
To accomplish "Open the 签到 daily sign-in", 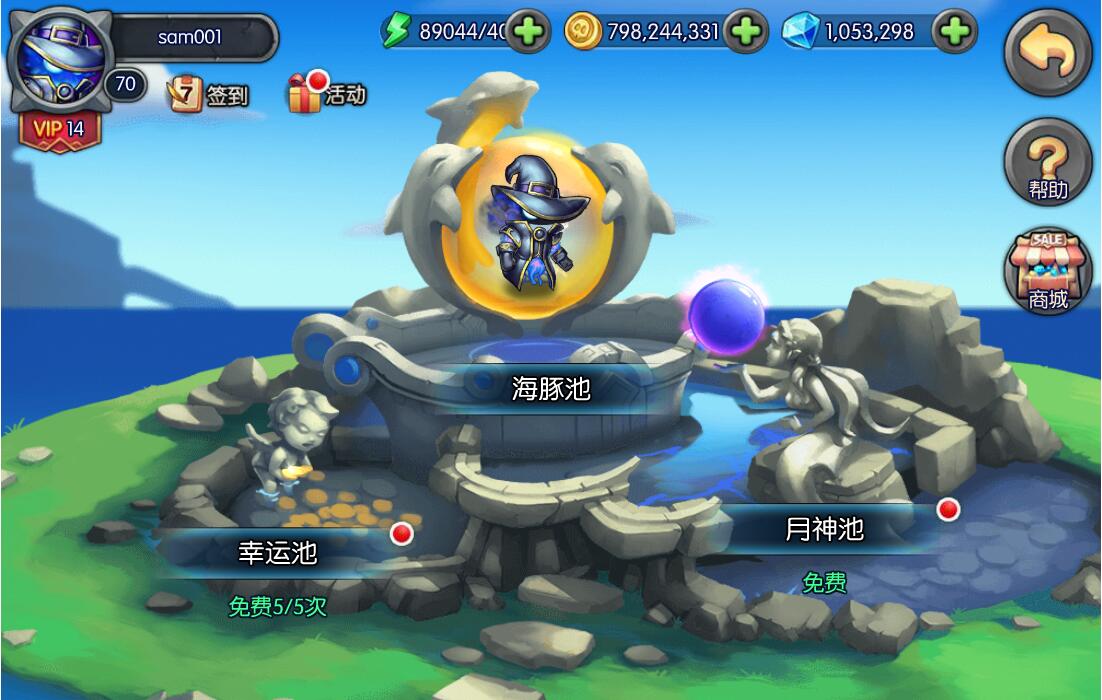I will (x=208, y=95).
